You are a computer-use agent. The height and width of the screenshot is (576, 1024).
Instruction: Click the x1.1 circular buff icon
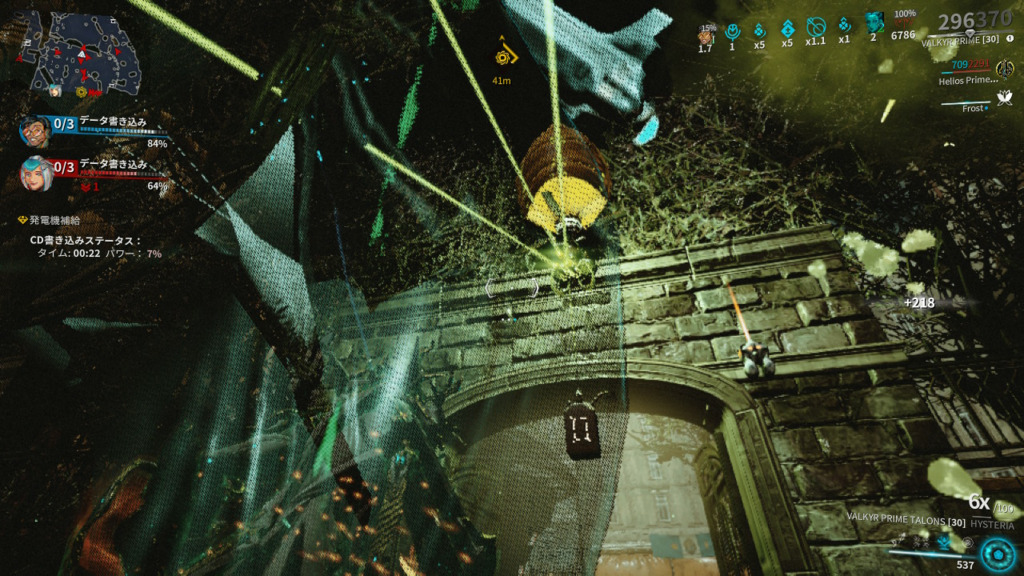pyautogui.click(x=815, y=29)
